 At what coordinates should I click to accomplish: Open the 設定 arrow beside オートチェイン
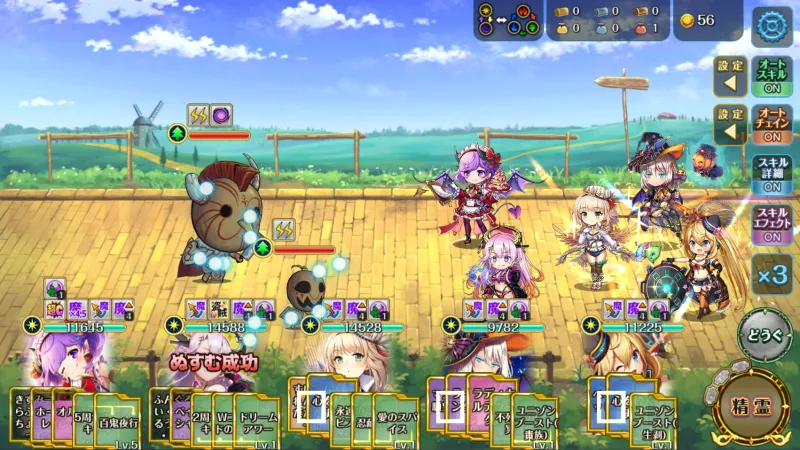pos(729,124)
